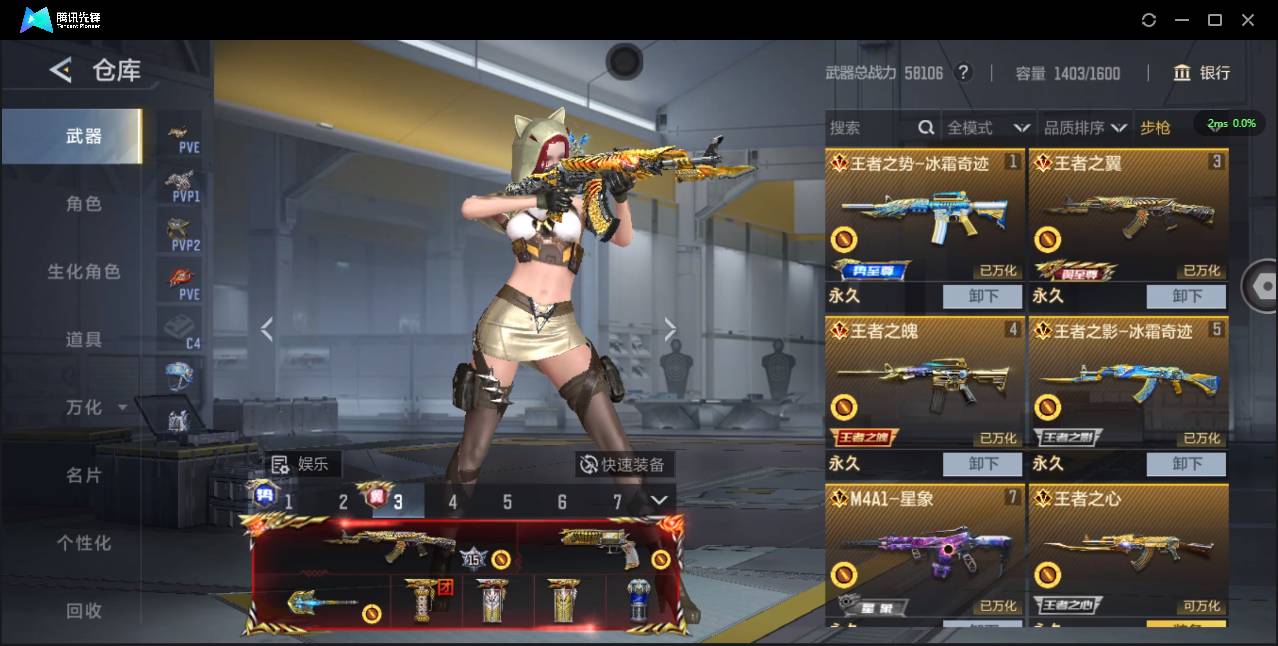
Task: Choose the 个性化 personalization category
Action: tap(84, 543)
